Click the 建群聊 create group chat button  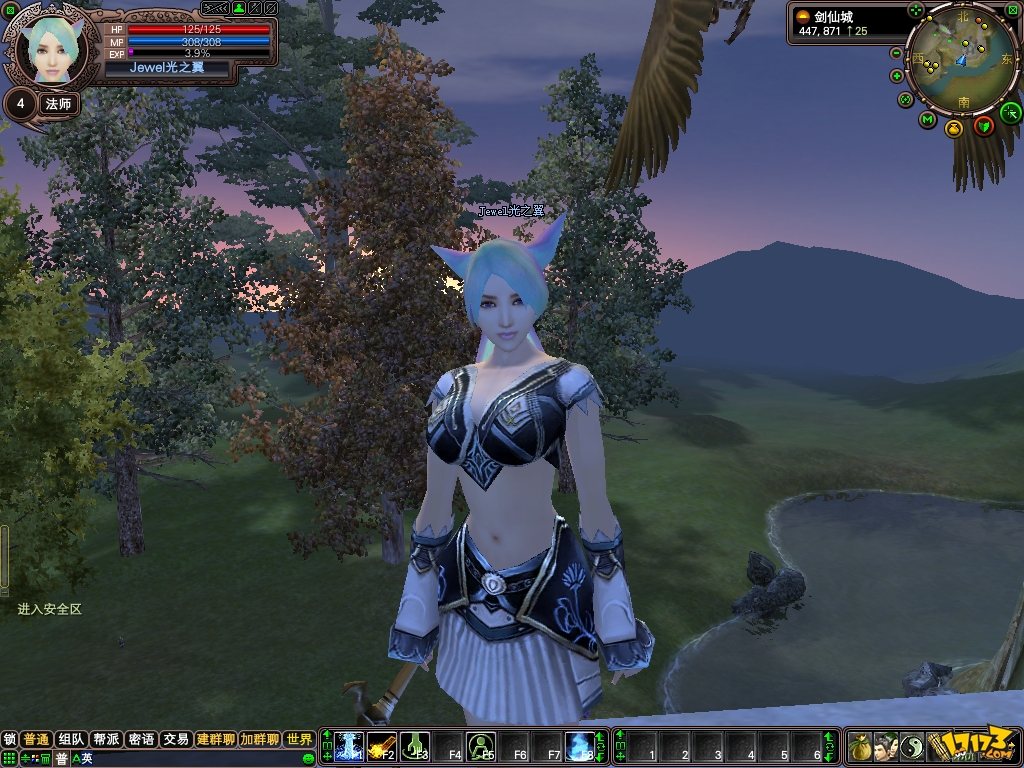[x=216, y=740]
